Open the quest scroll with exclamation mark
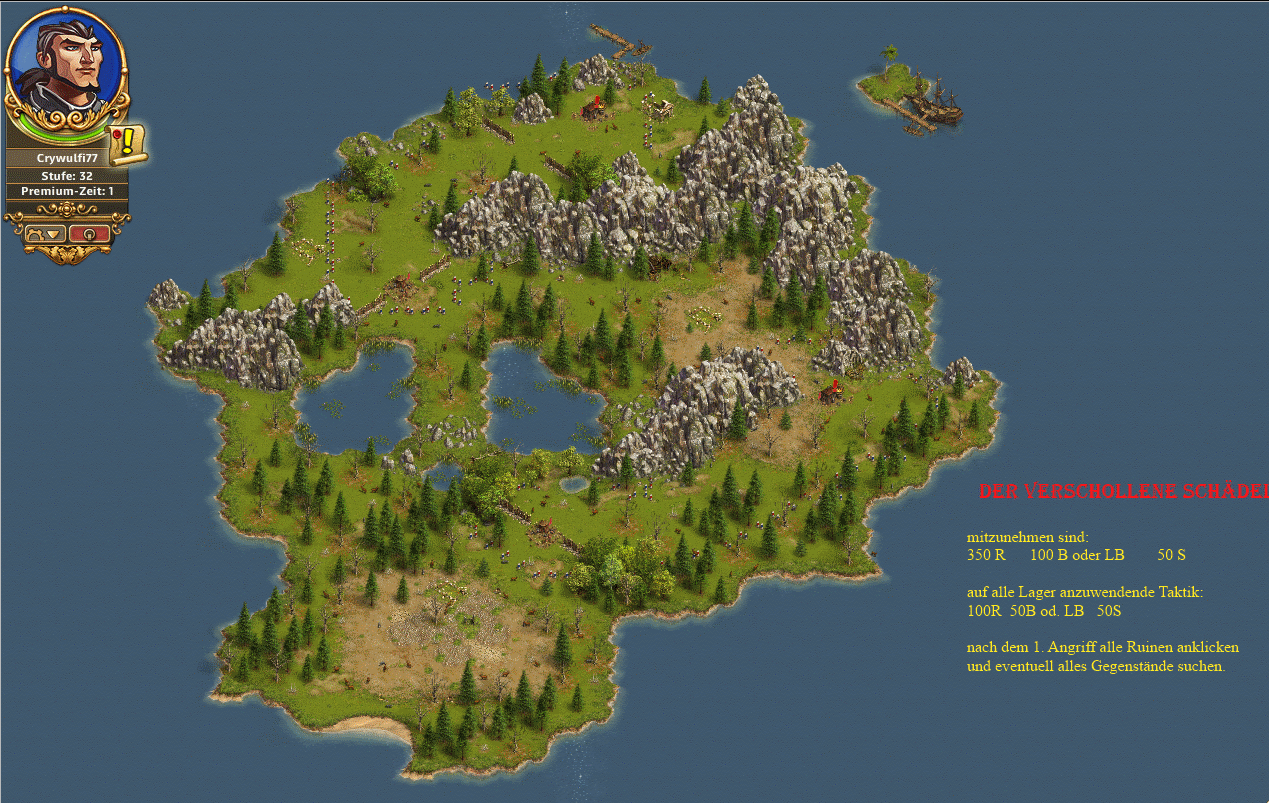 click(x=128, y=144)
